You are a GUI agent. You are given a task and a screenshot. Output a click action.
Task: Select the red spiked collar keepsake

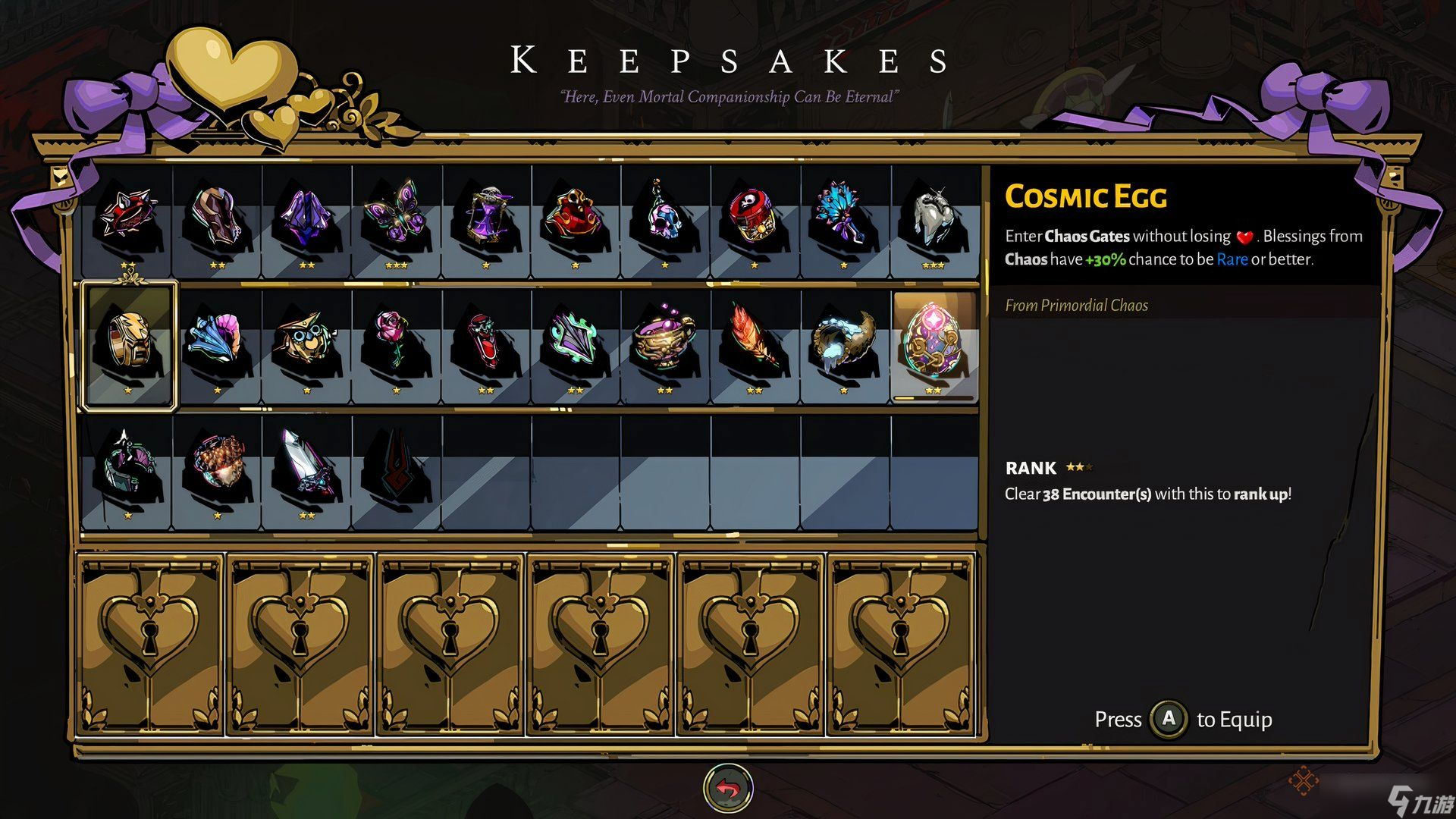127,217
